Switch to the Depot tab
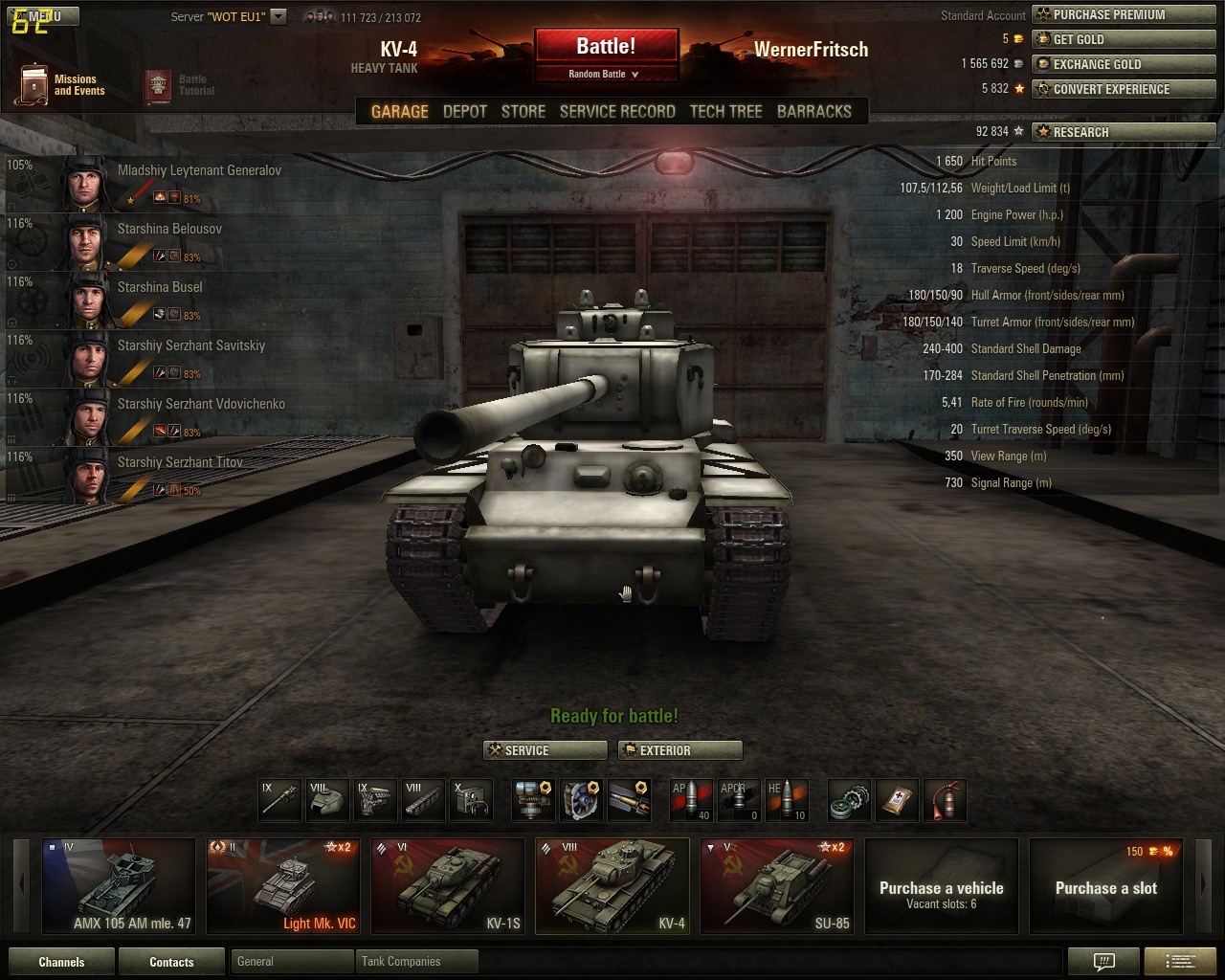1225x980 pixels. (x=465, y=111)
